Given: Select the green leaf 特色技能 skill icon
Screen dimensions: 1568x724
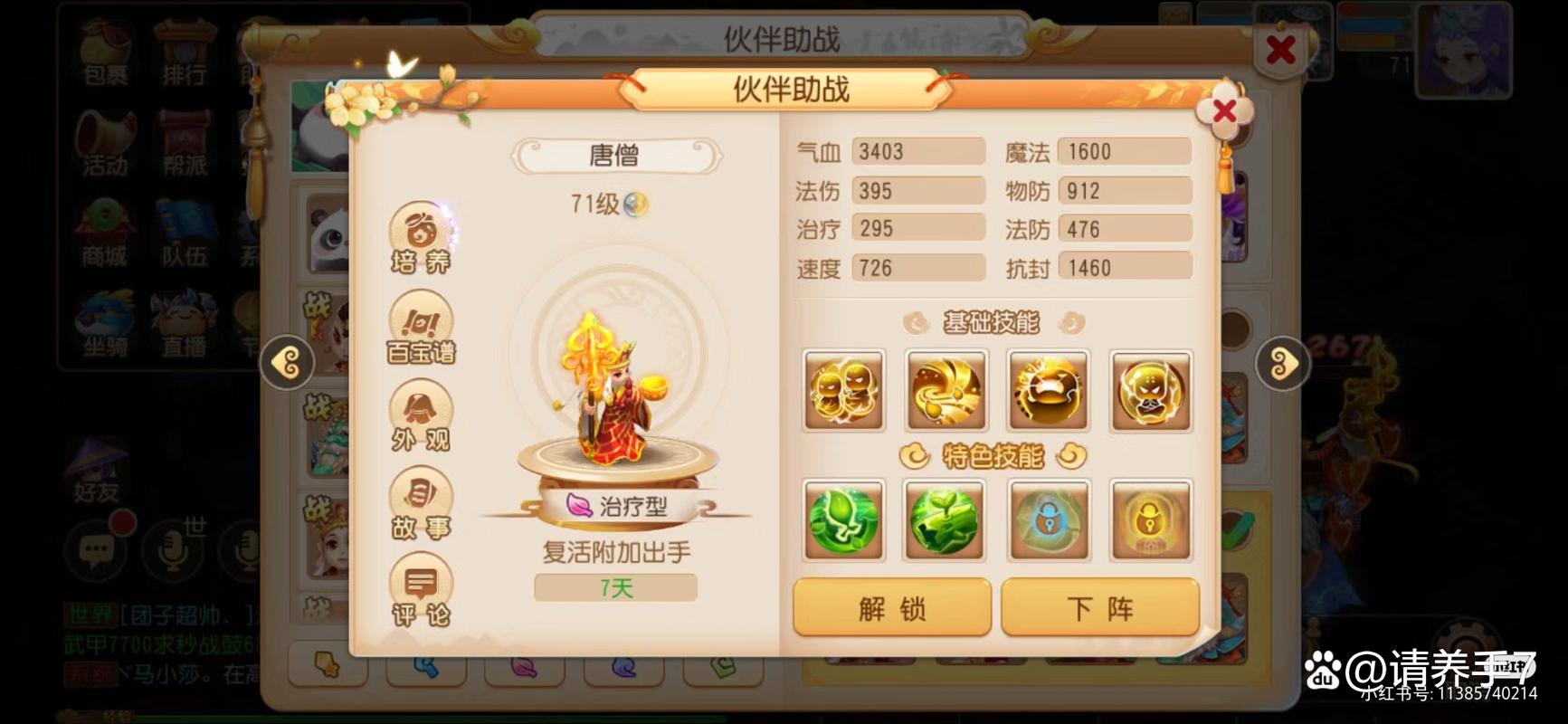Looking at the screenshot, I should [x=842, y=521].
